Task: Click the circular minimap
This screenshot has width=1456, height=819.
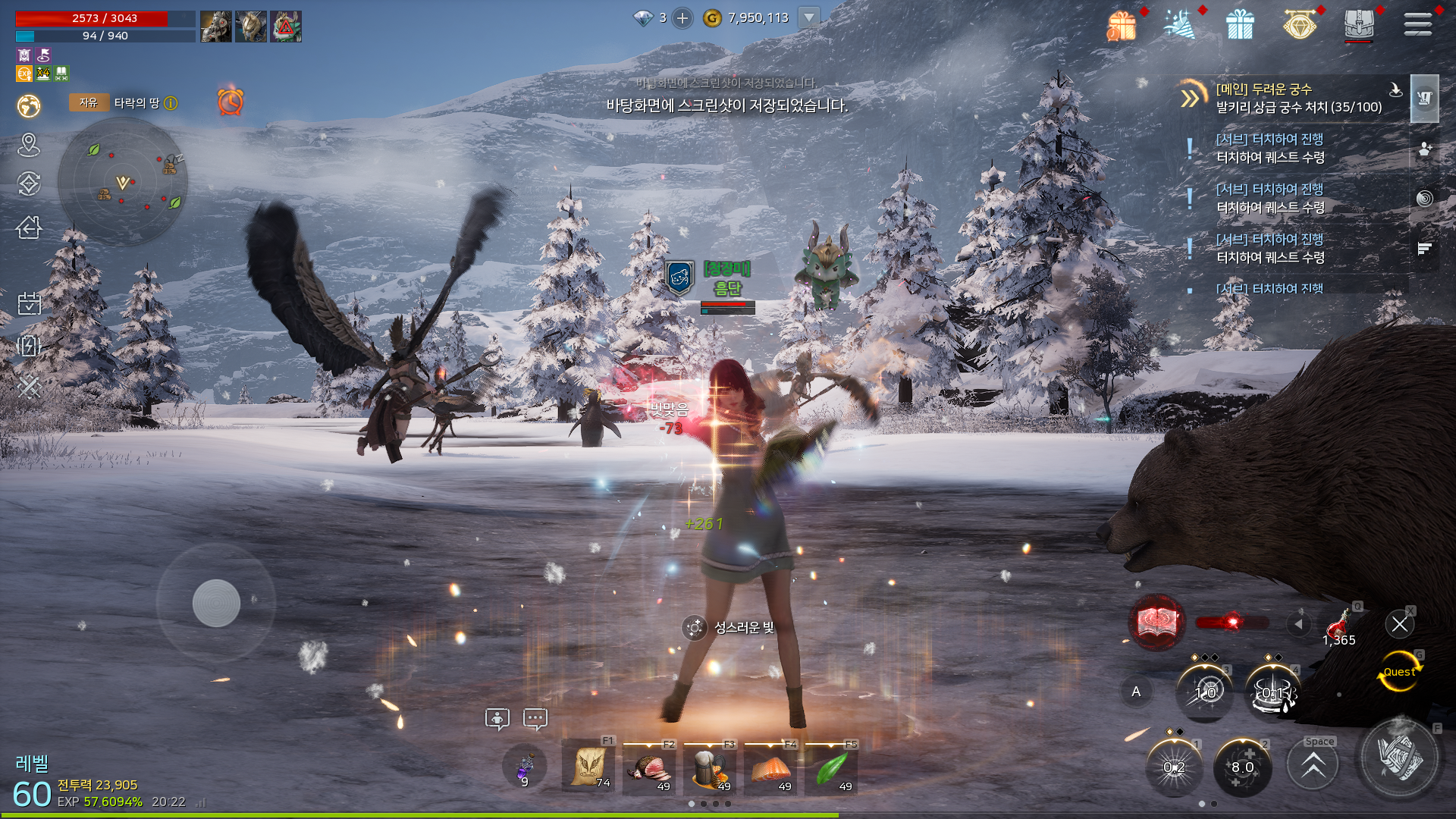Action: tap(123, 182)
